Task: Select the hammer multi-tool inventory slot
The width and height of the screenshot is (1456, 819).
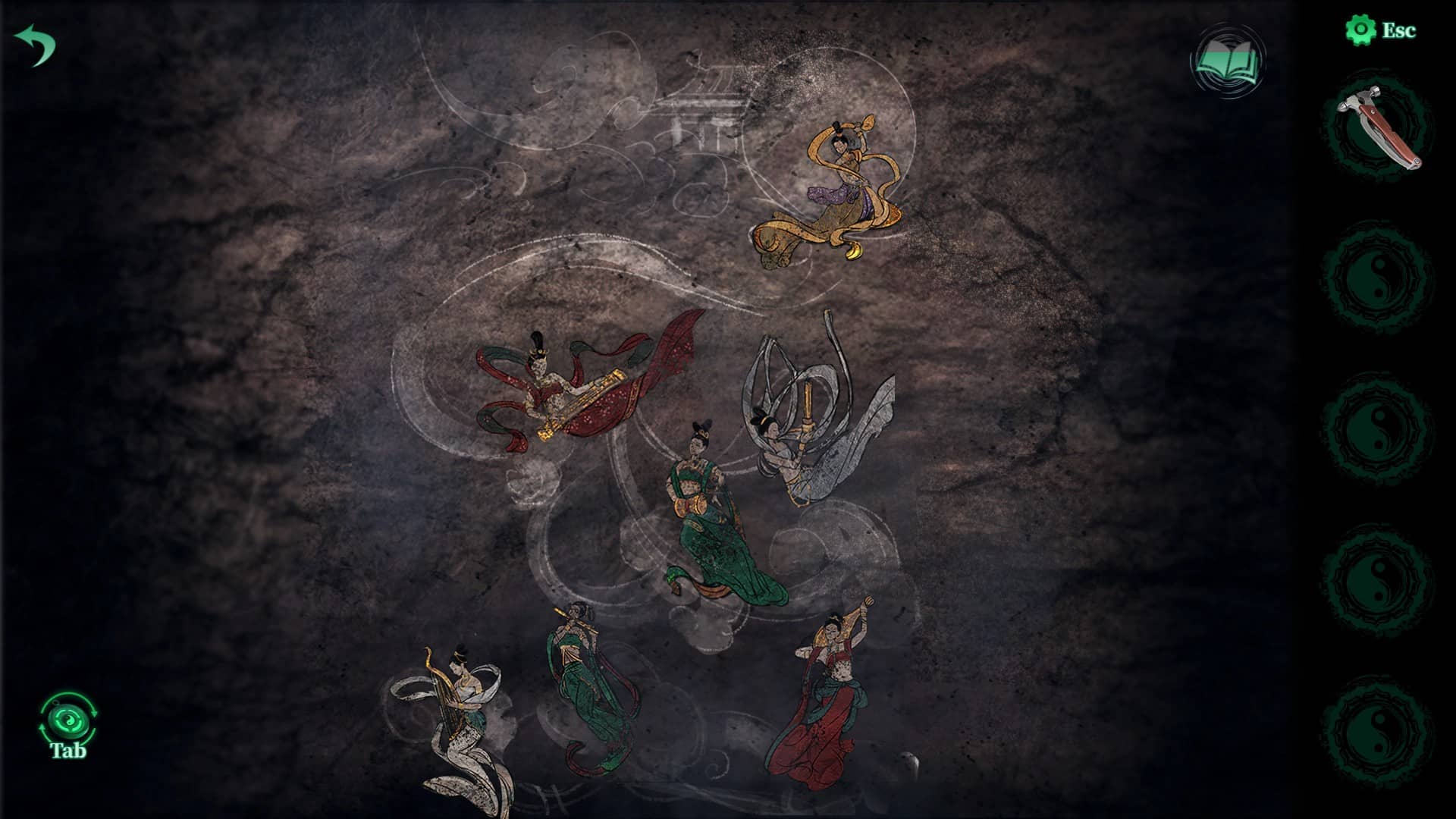Action: [x=1377, y=127]
